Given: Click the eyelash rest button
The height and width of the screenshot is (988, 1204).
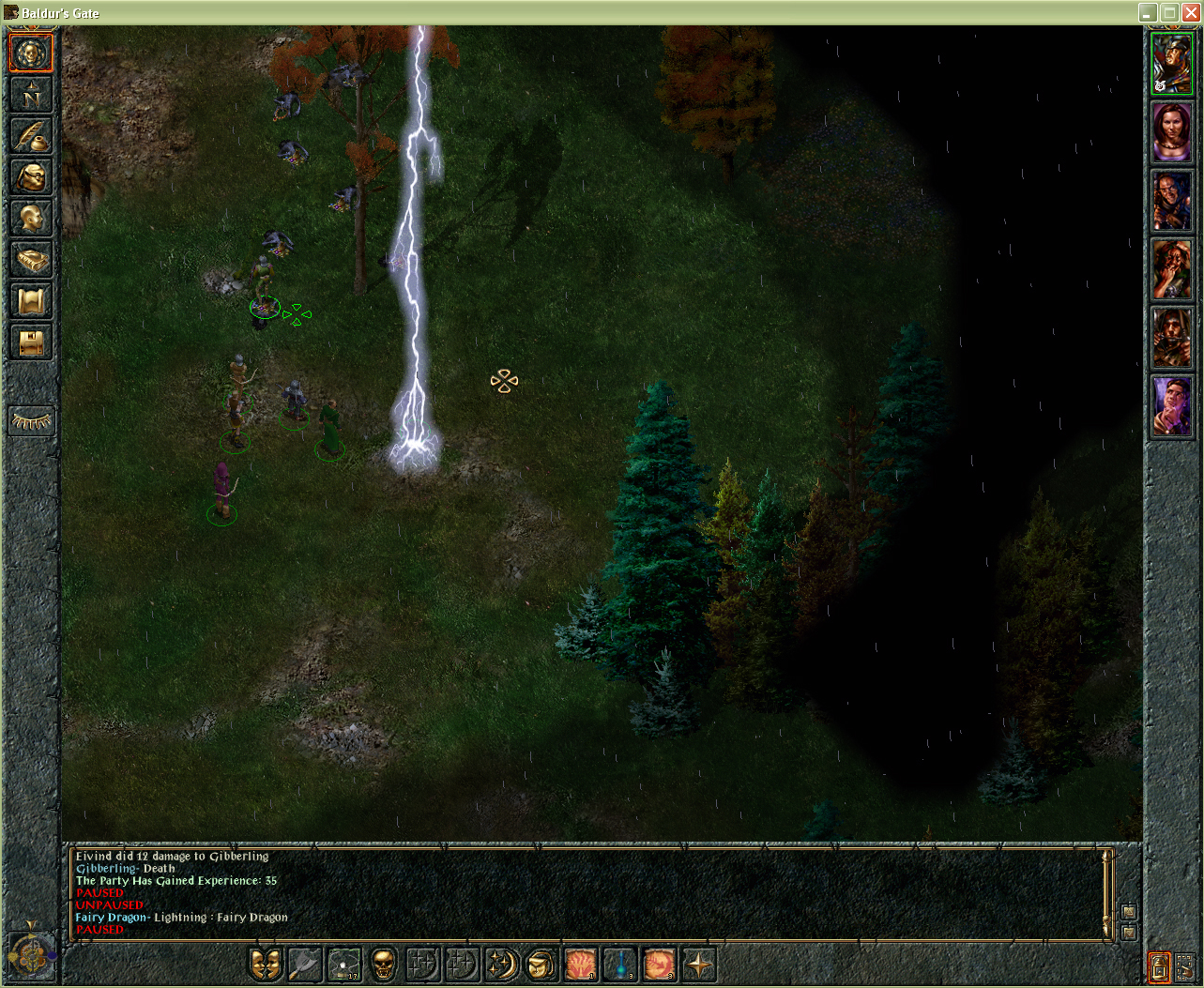Looking at the screenshot, I should pos(31,421).
